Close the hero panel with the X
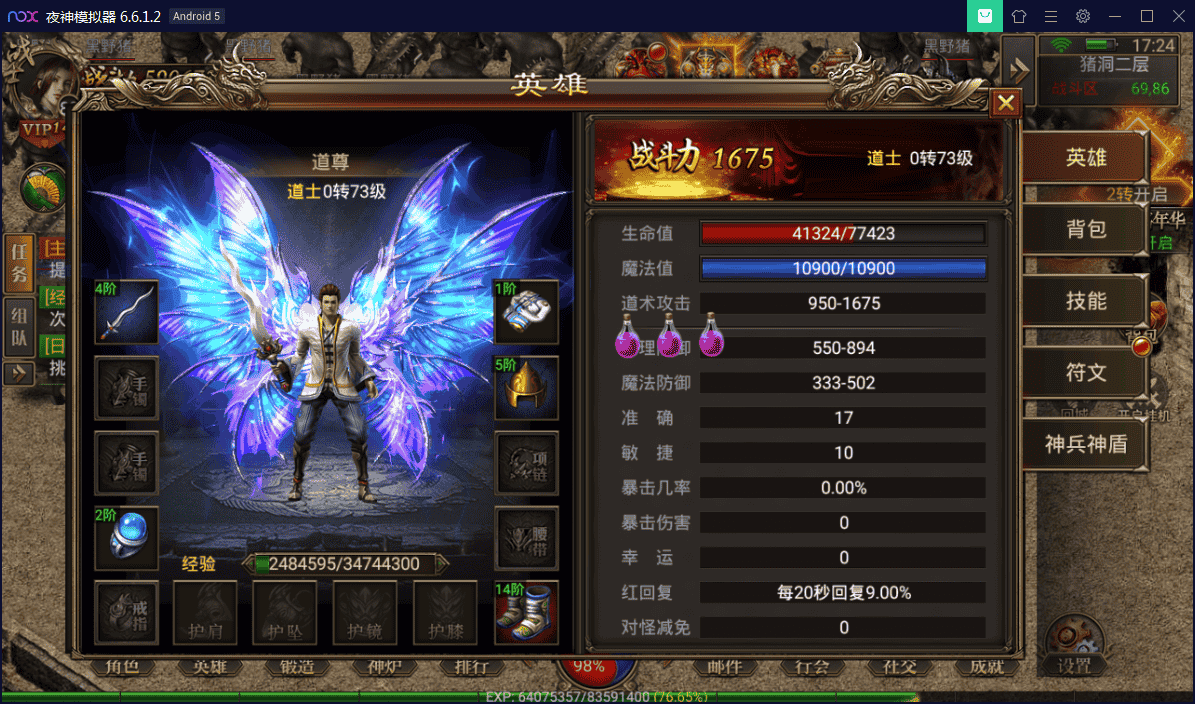The width and height of the screenshot is (1195, 704). 1006,102
